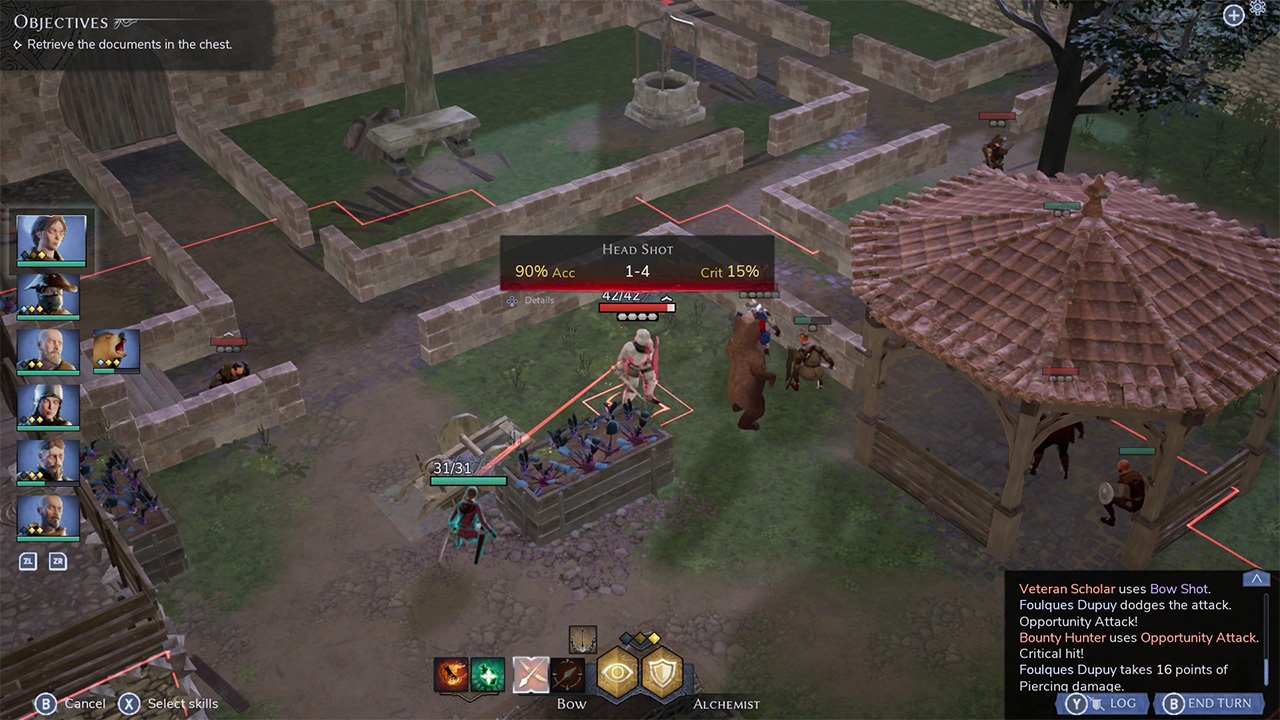Viewport: 1280px width, 720px height.
Task: Click the arrow above the enemy health bar
Action: coord(666,297)
